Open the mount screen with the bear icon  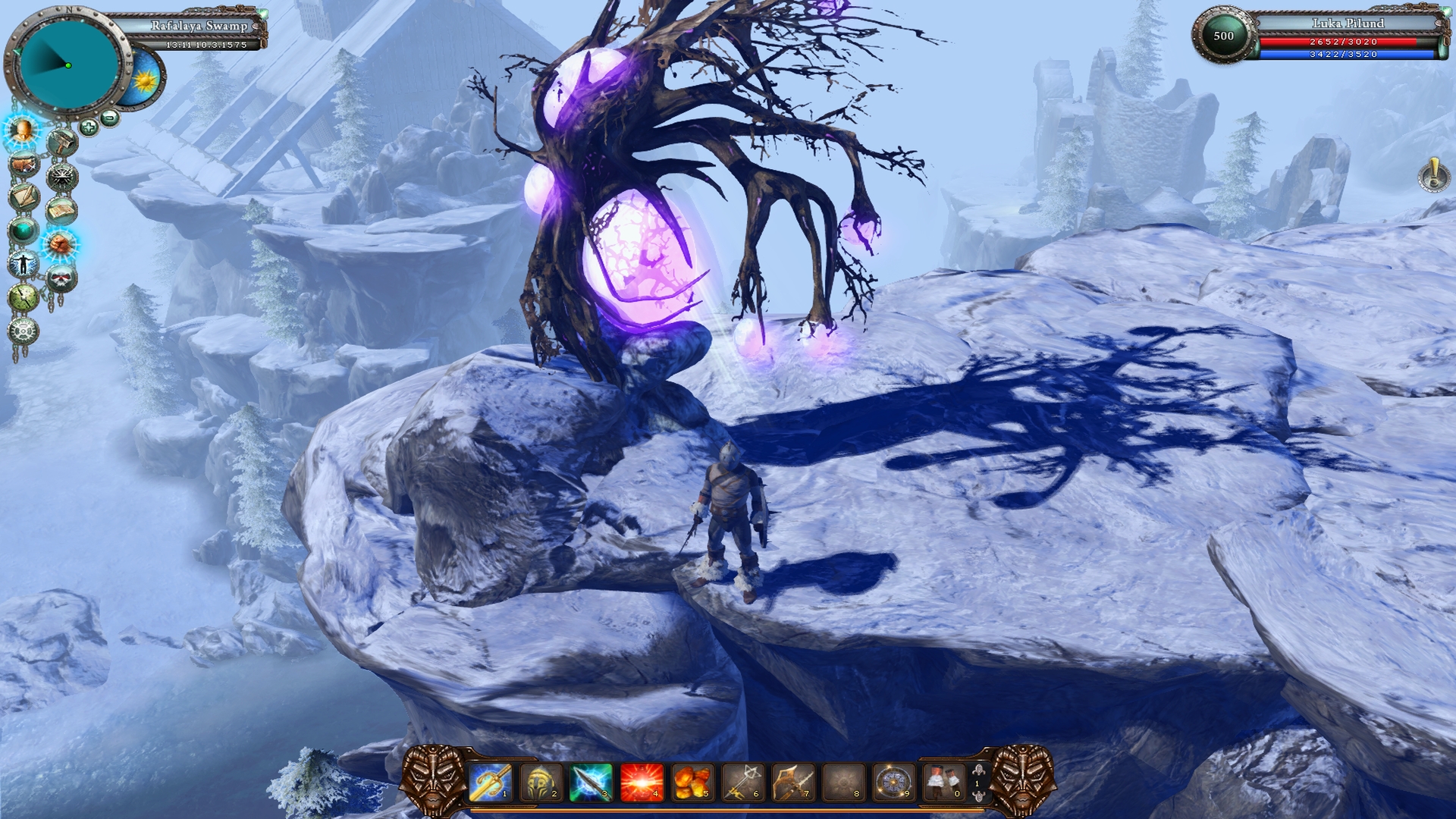point(24,162)
